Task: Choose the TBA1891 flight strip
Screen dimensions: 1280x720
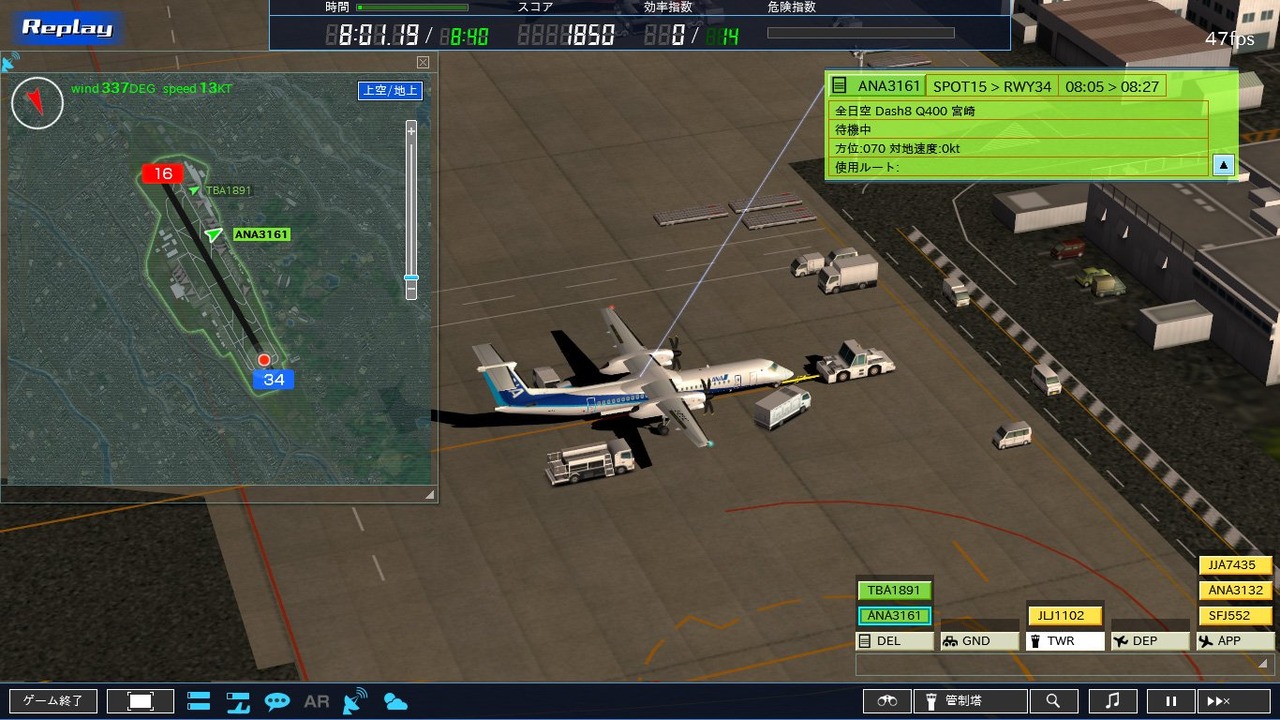Action: coord(893,590)
